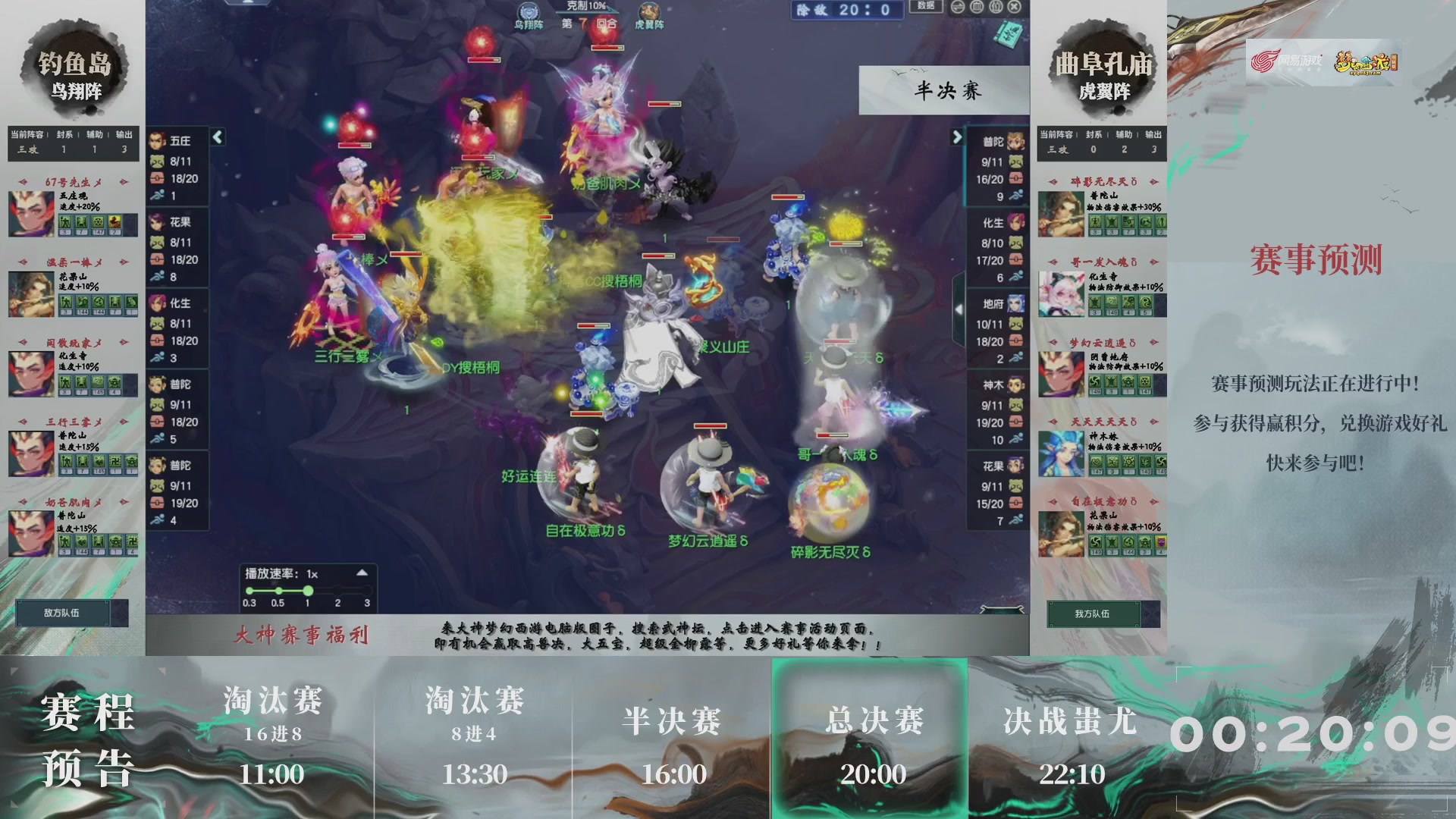Click the scroll/log icon in top-right toolbar
Screen dimensions: 1456x819
(x=975, y=7)
